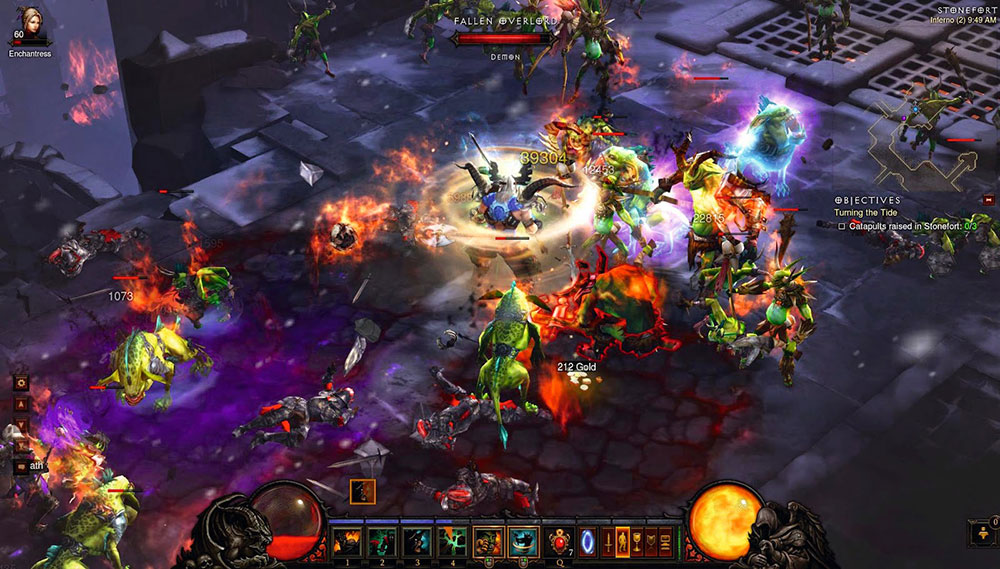Drink the red health potion
Viewport: 1000px width, 569px height.
pyautogui.click(x=560, y=541)
